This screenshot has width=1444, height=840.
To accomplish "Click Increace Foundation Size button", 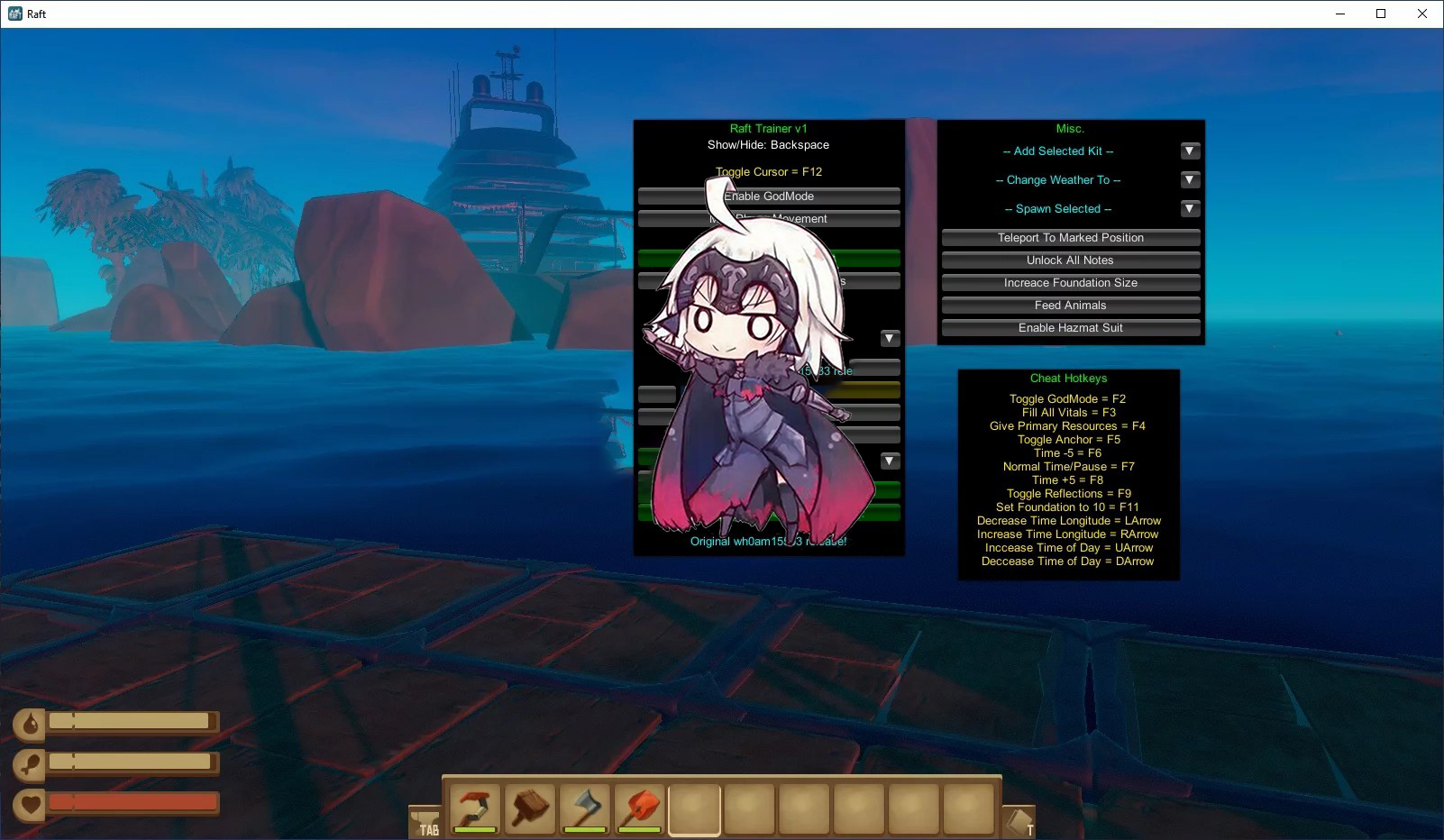I will tap(1070, 283).
